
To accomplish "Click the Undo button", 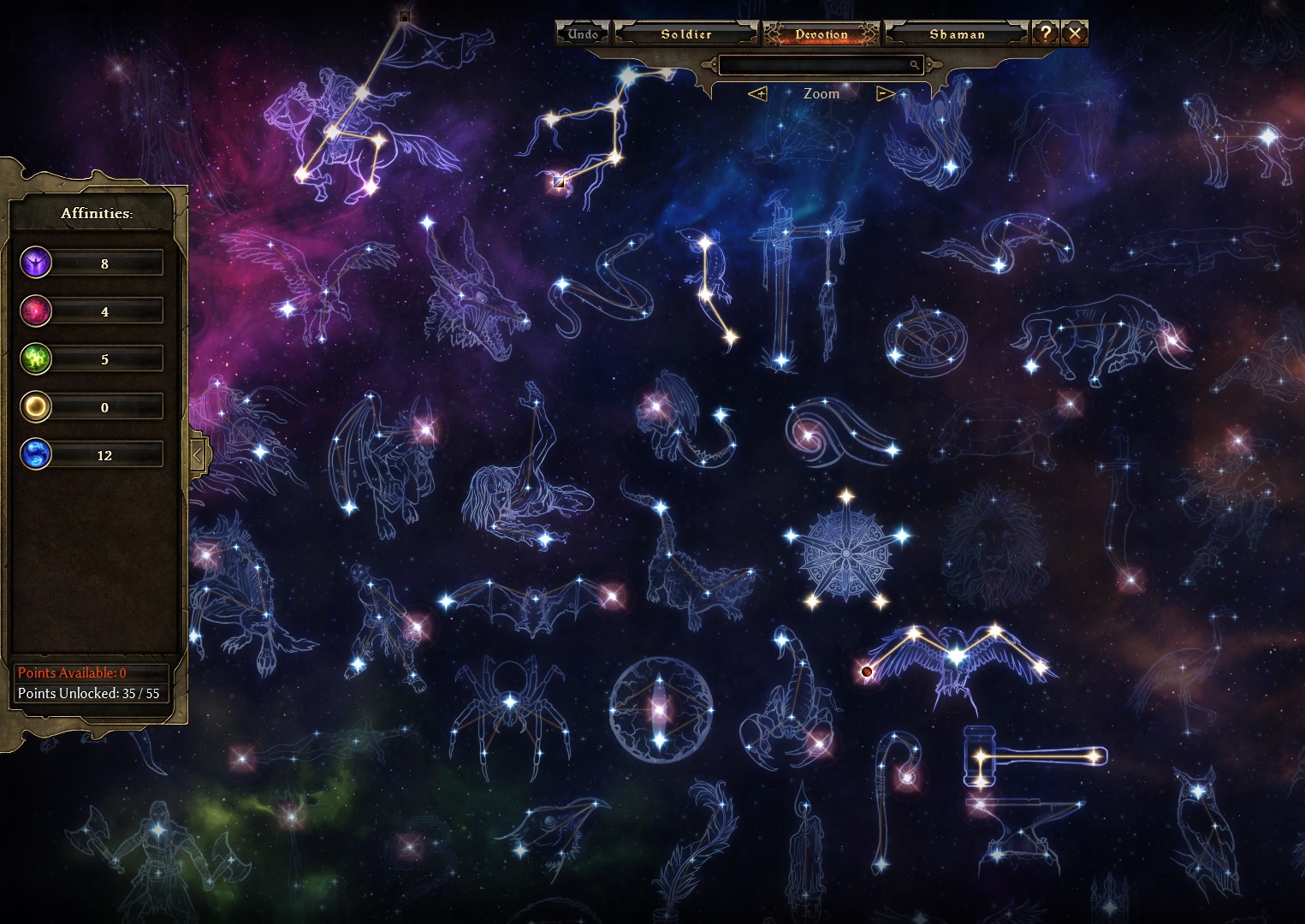I will 583,34.
